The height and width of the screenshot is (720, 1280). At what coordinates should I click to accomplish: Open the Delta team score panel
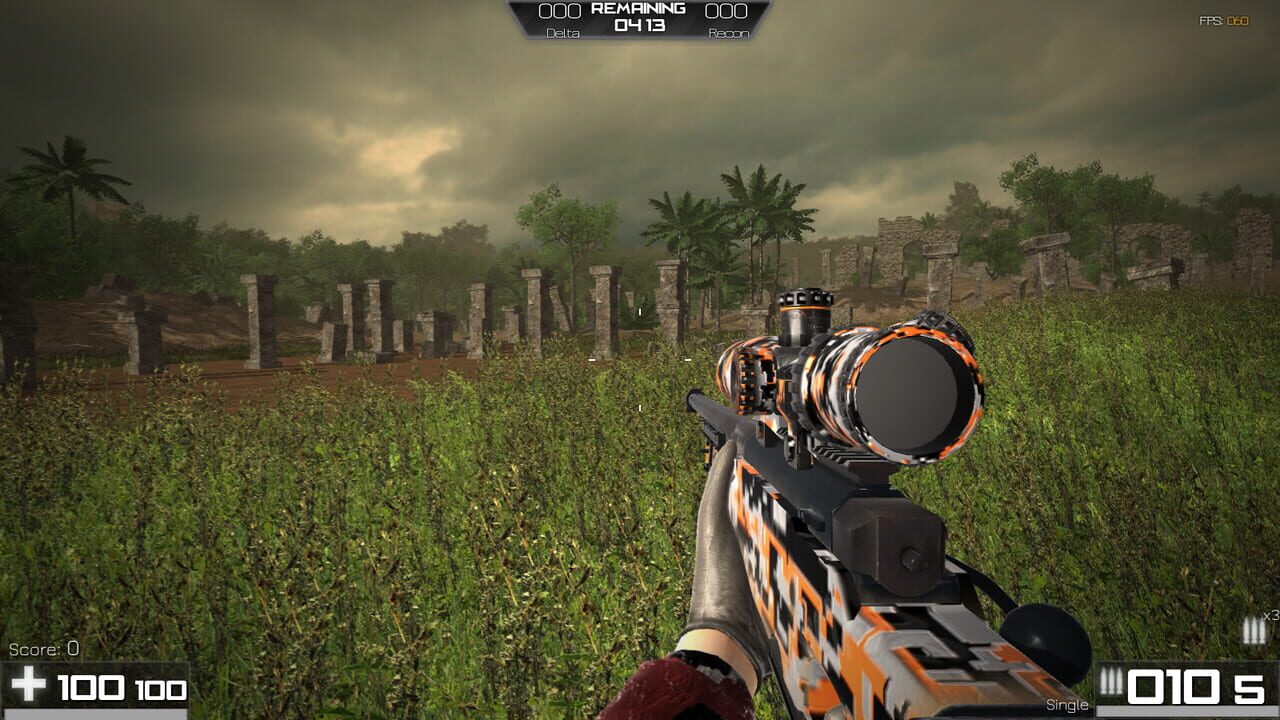pyautogui.click(x=563, y=22)
